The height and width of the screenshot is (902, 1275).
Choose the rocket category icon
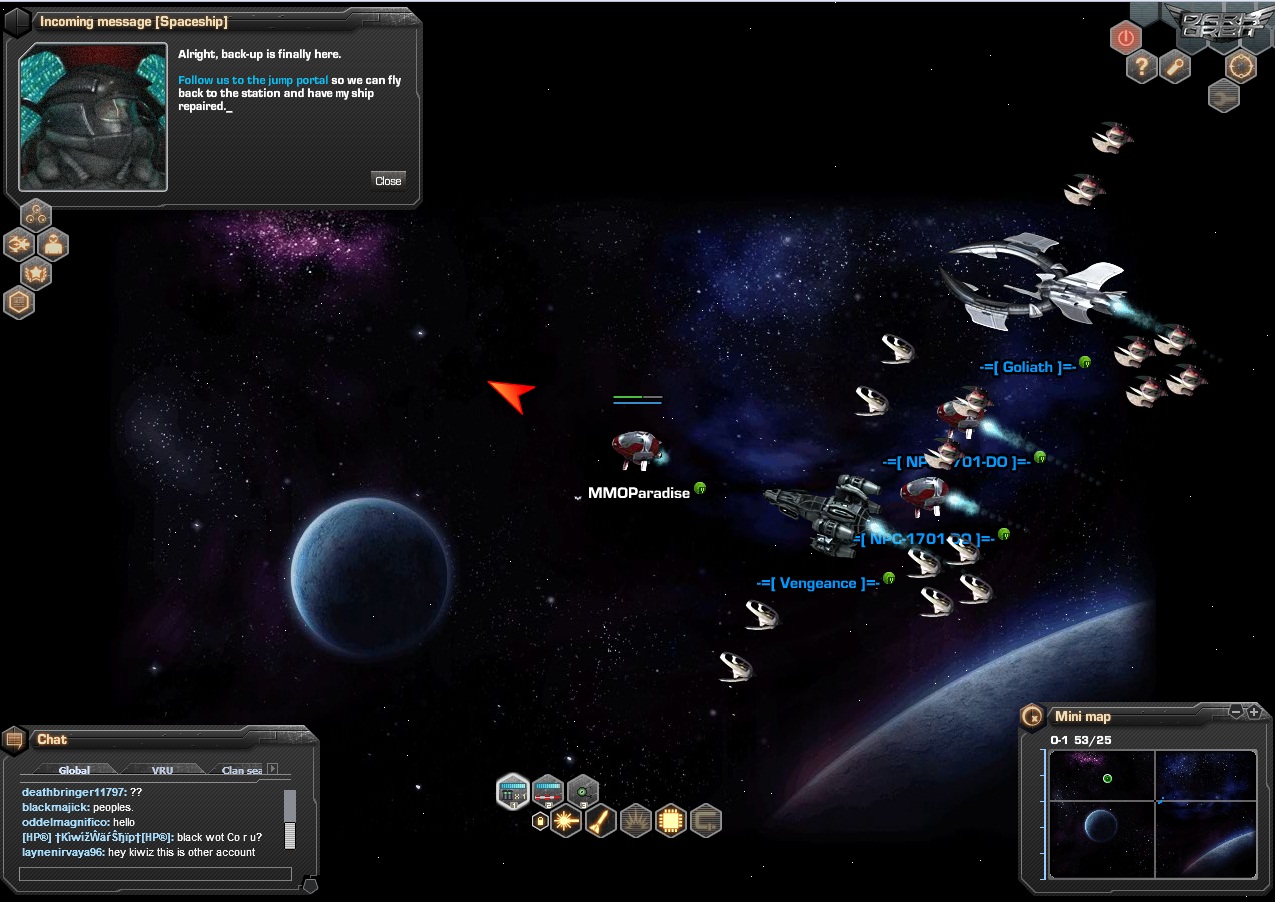[601, 821]
